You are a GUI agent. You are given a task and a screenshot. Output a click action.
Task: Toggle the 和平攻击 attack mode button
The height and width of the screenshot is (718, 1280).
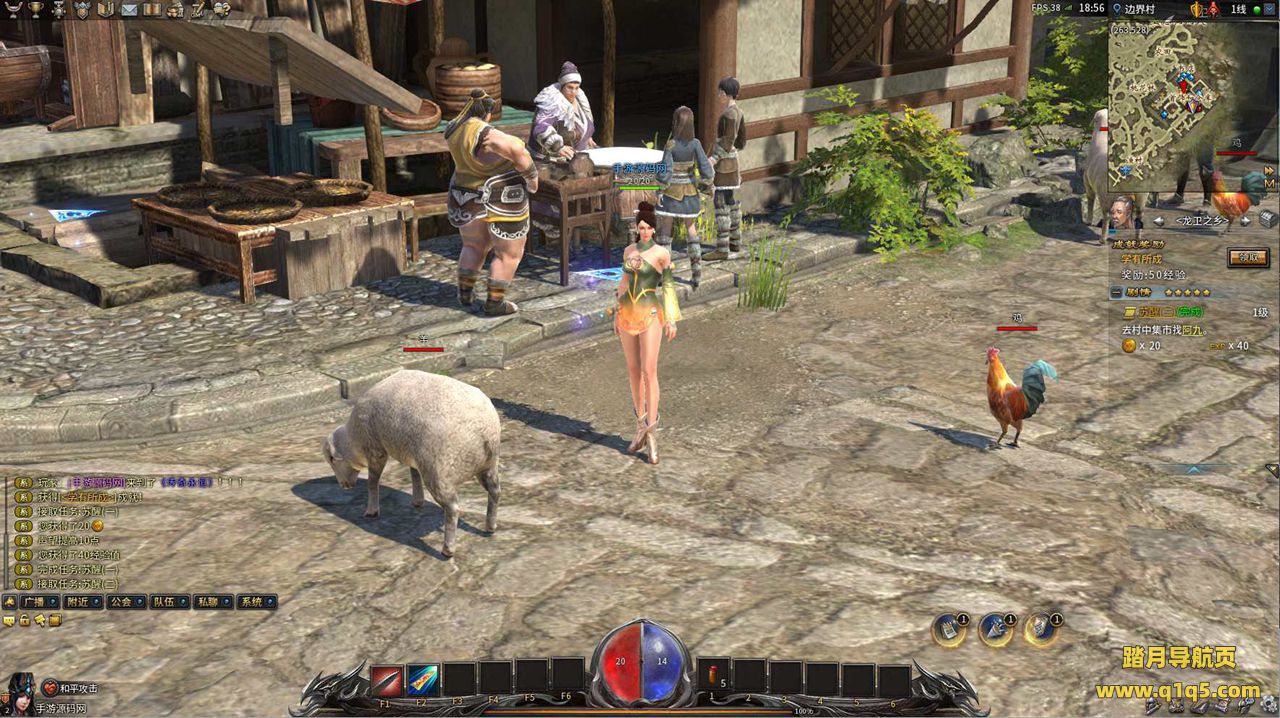click(72, 688)
